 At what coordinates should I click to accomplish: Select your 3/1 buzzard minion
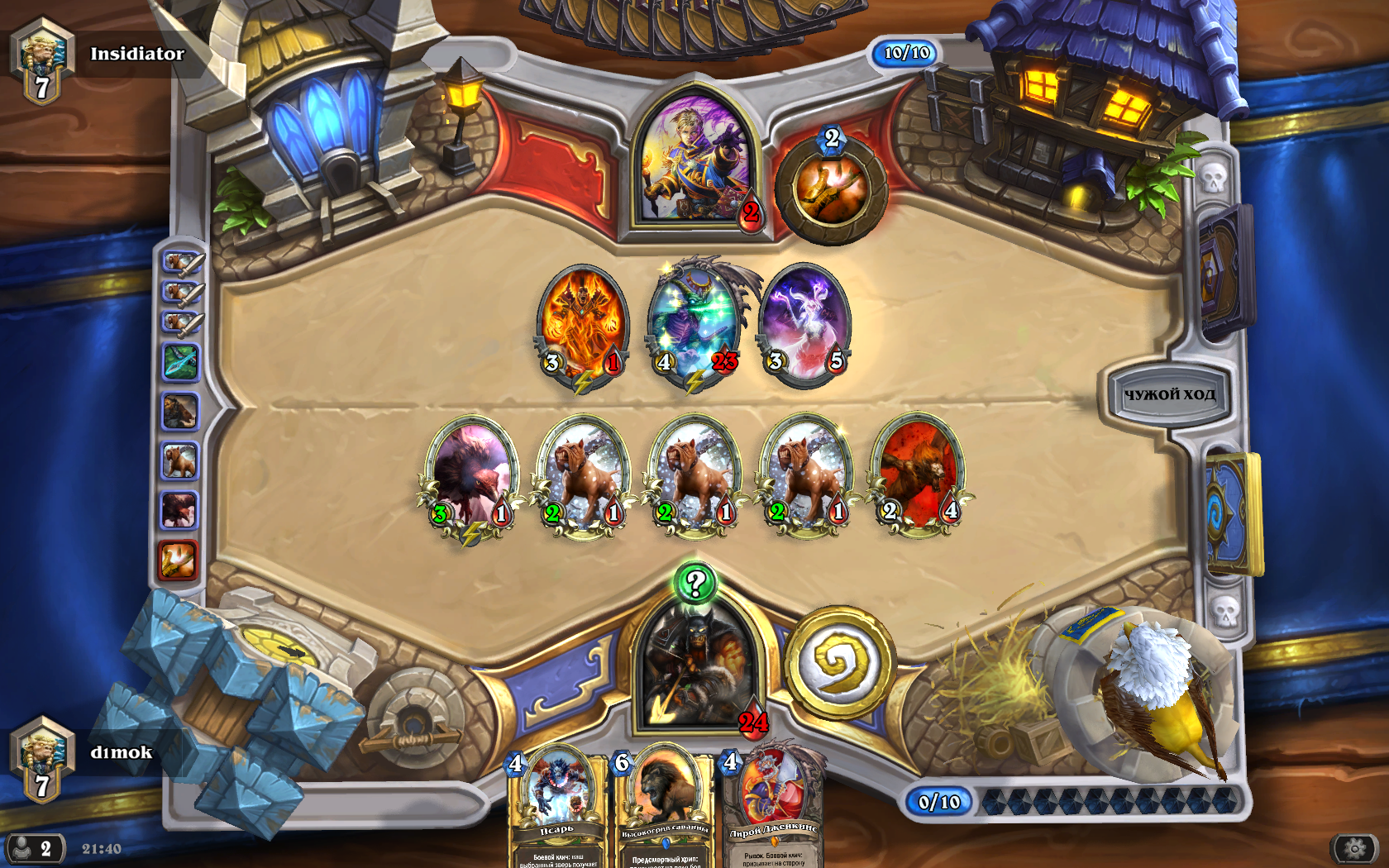point(471,477)
